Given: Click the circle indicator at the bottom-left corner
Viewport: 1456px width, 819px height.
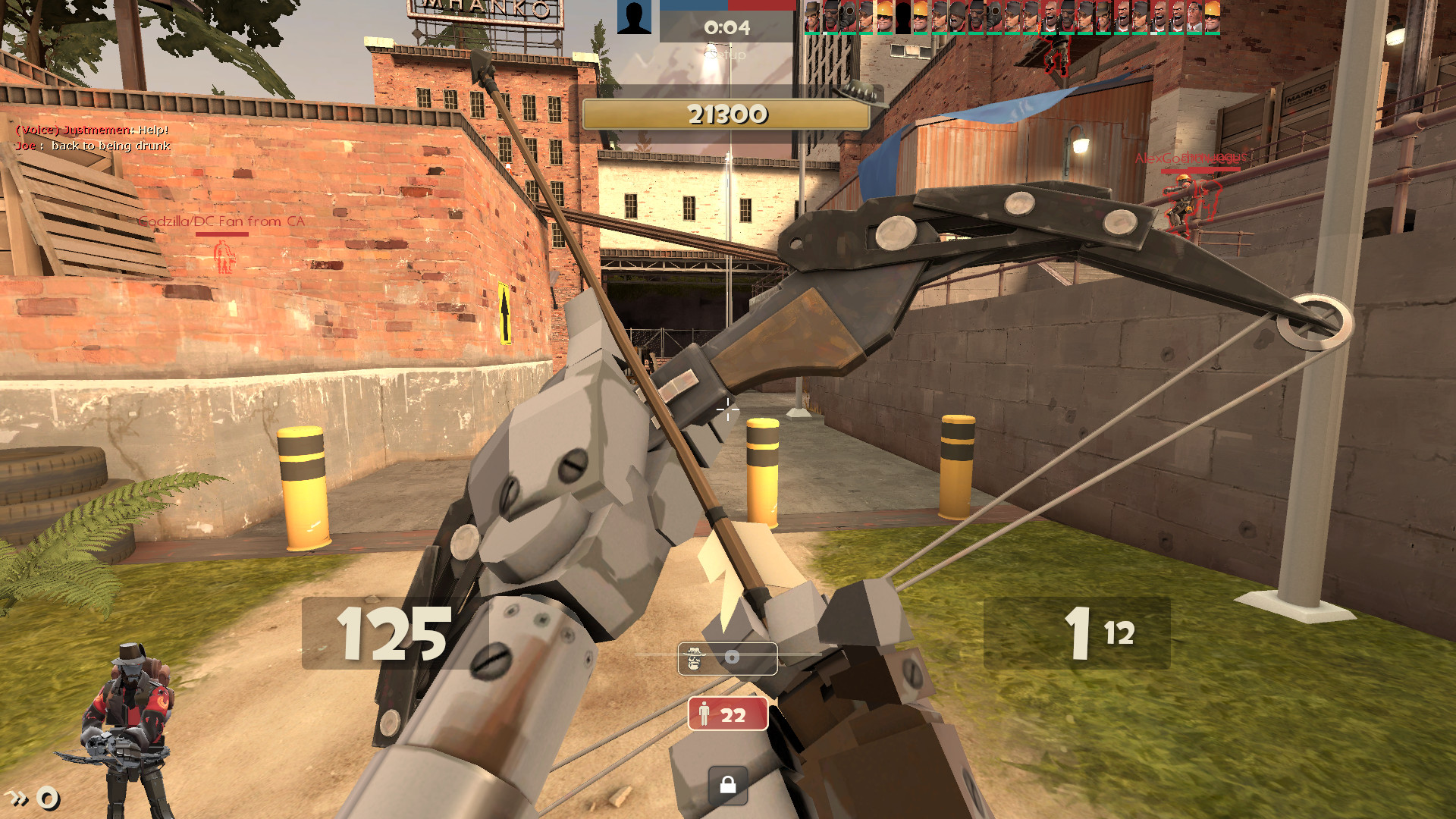Looking at the screenshot, I should (x=48, y=798).
